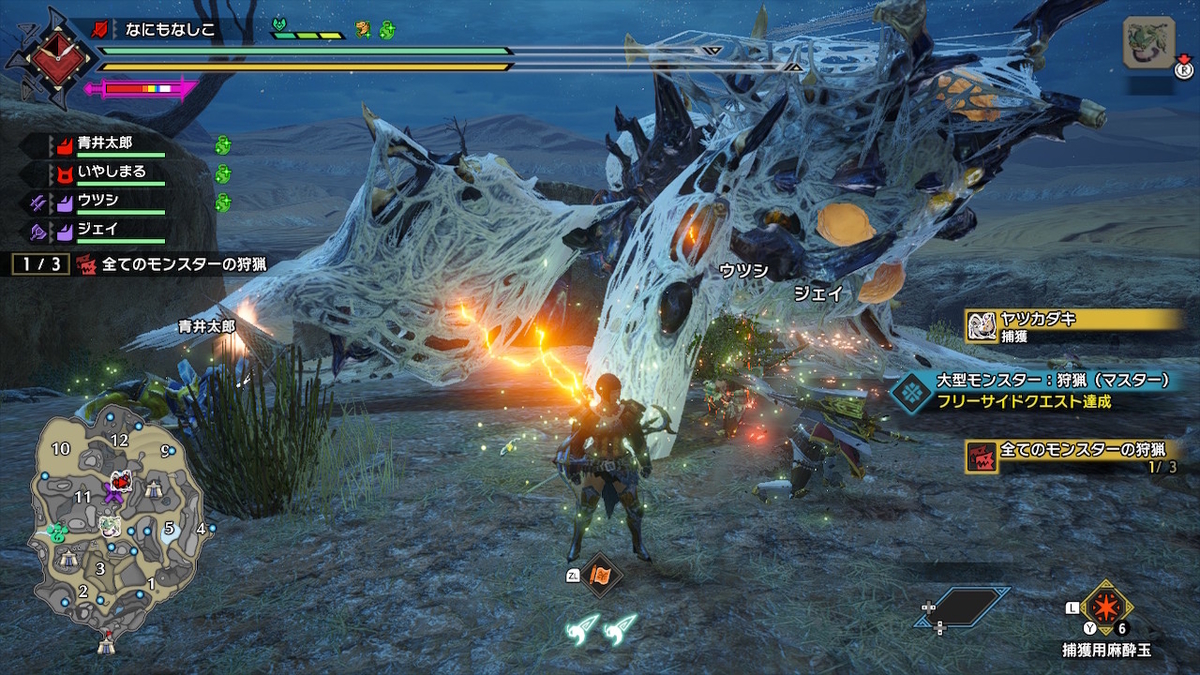This screenshot has height=675, width=1200.
Task: Click the monster target icon in the corner
Action: click(x=1148, y=43)
